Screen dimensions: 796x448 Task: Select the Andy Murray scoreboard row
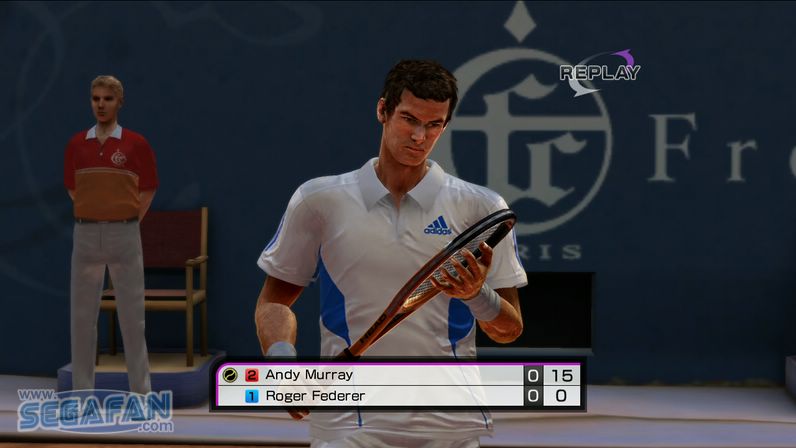click(x=397, y=375)
